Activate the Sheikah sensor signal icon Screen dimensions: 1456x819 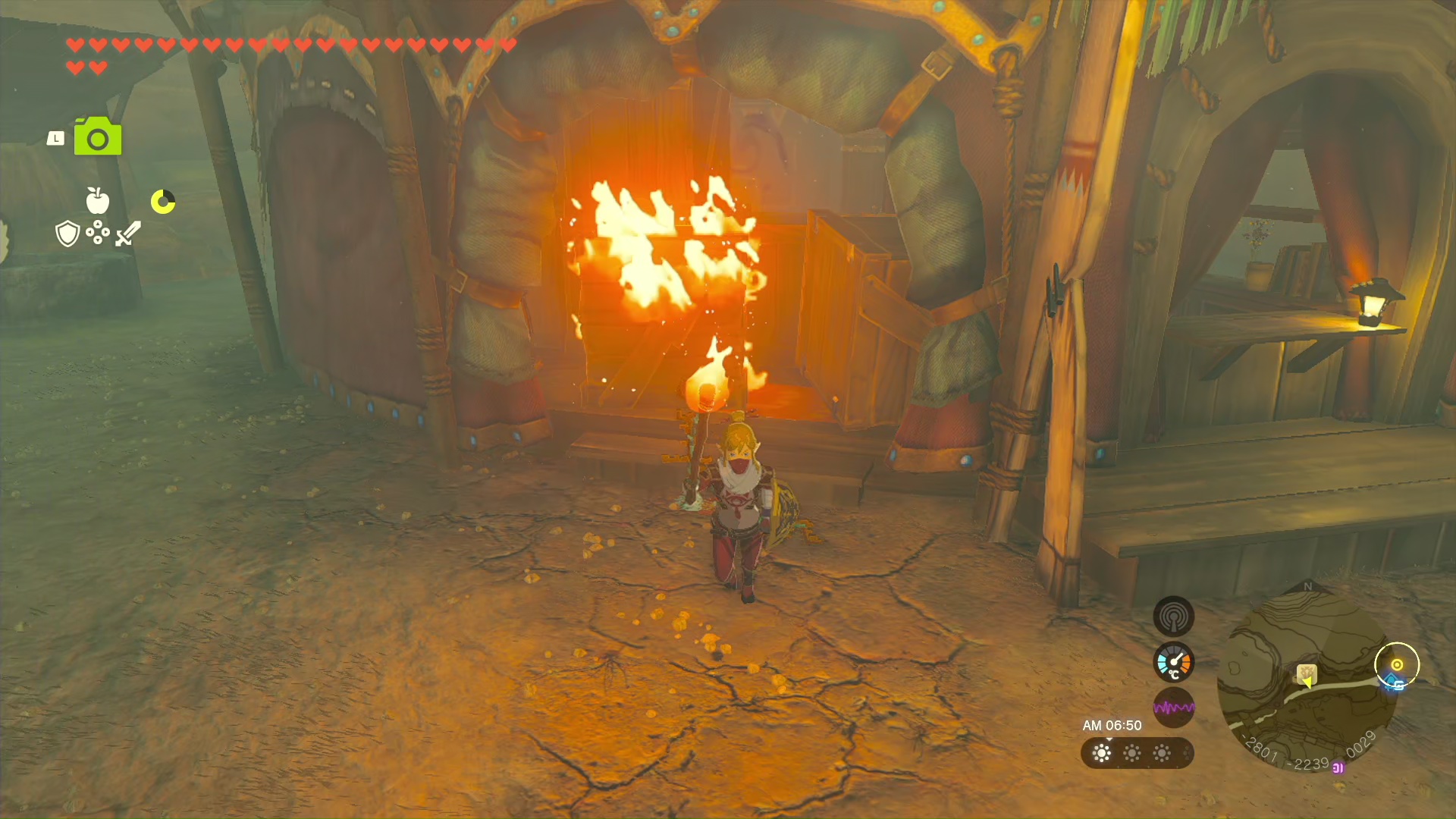[1173, 616]
